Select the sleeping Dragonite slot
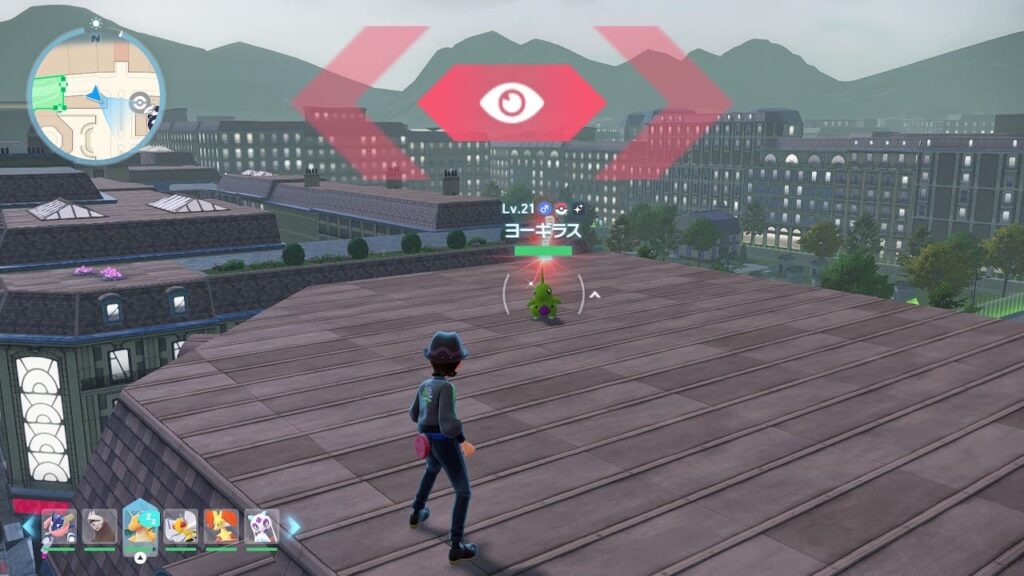This screenshot has height=576, width=1024. pyautogui.click(x=140, y=525)
